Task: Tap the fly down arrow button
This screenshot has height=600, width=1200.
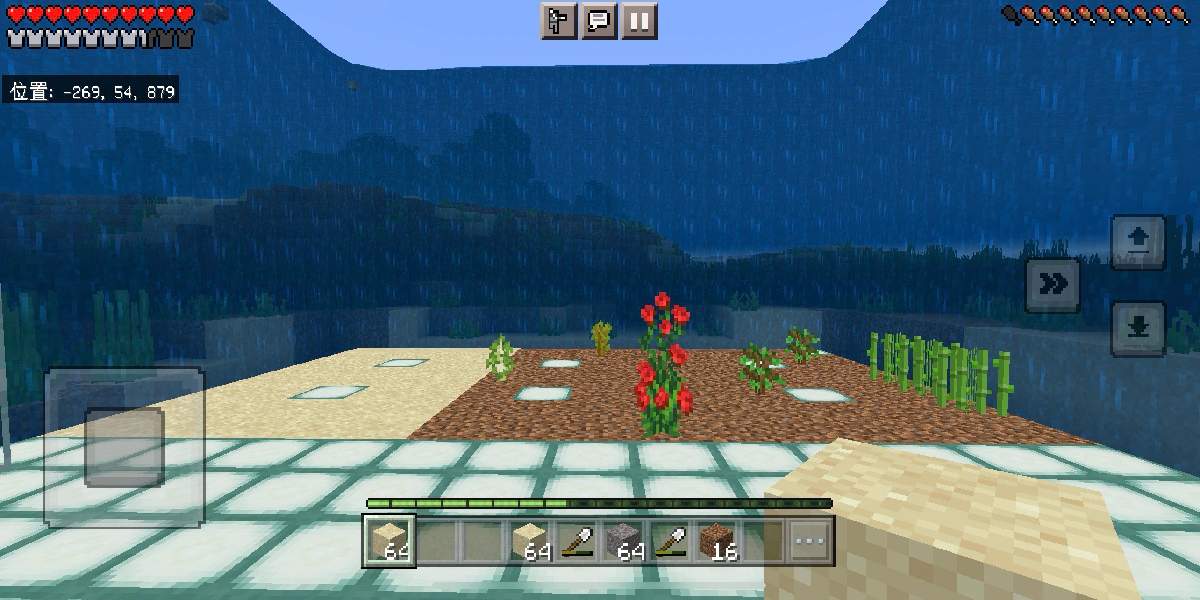Action: [x=1138, y=328]
